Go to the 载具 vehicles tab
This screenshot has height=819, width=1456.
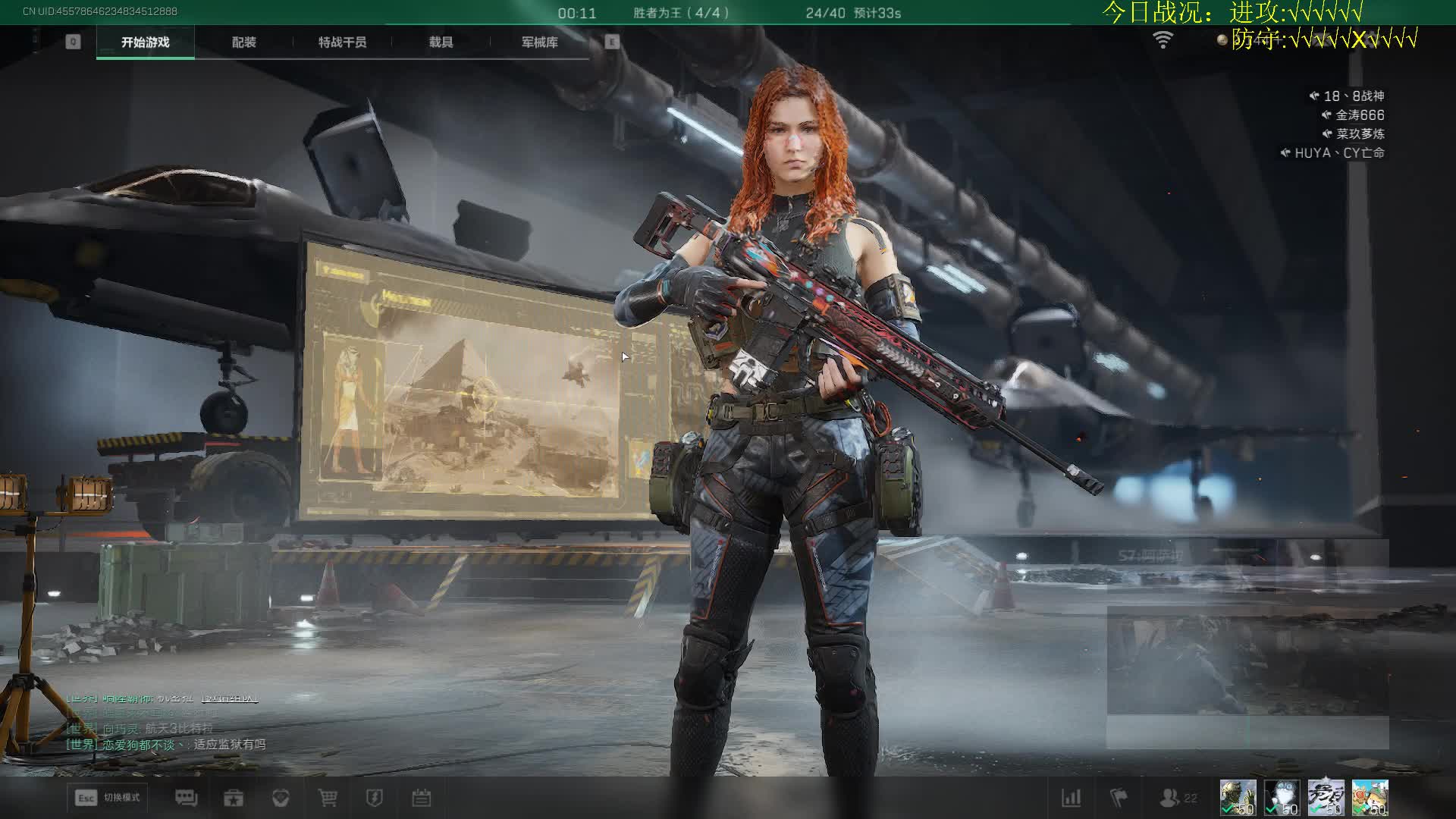tap(441, 42)
